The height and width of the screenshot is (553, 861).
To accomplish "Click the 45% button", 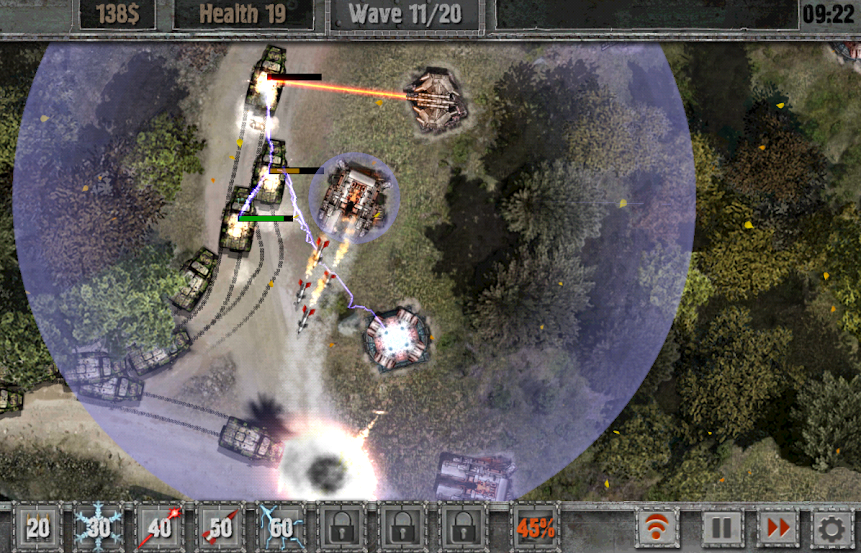I will point(536,527).
